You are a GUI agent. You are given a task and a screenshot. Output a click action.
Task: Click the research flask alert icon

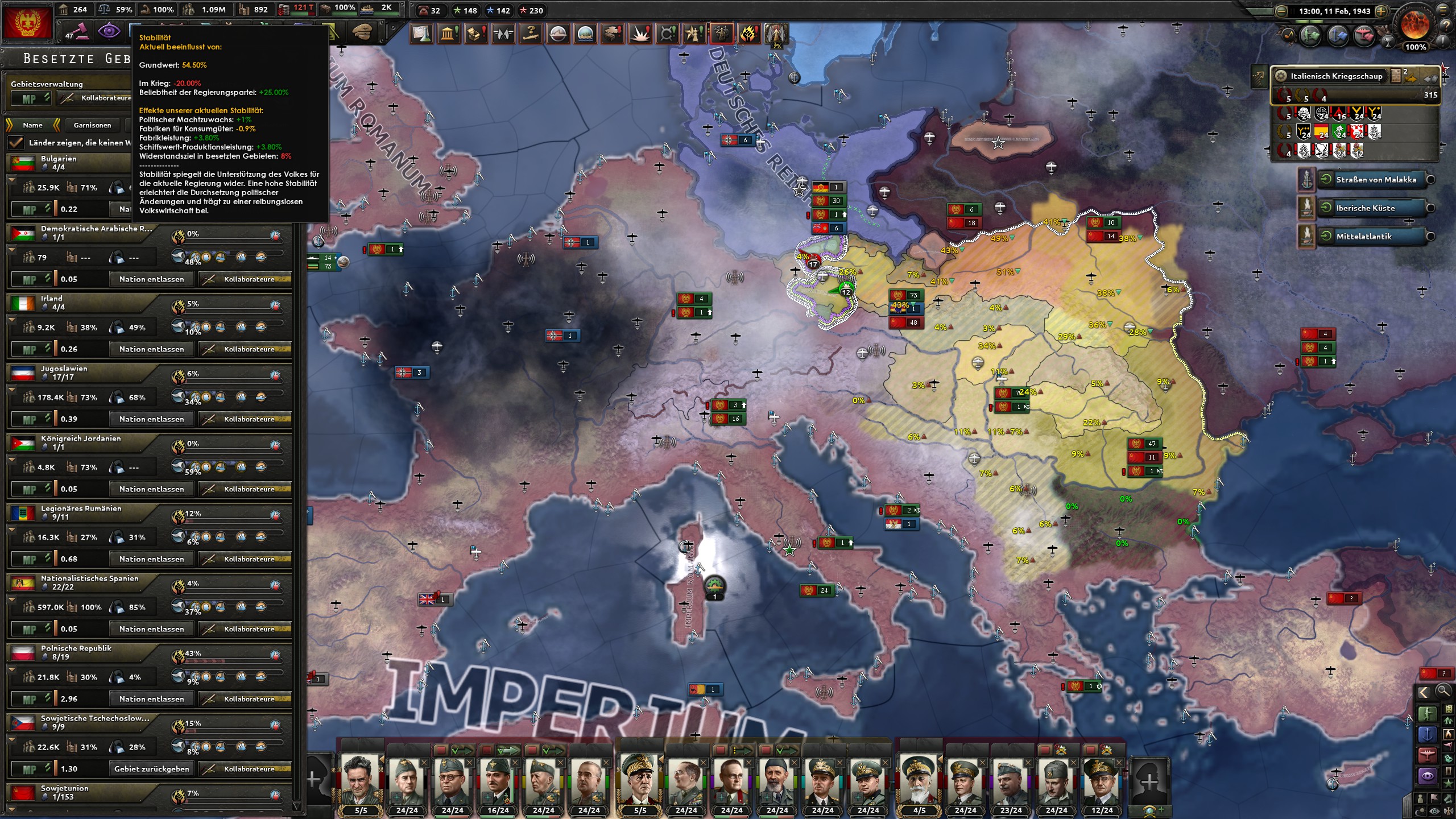click(x=421, y=34)
